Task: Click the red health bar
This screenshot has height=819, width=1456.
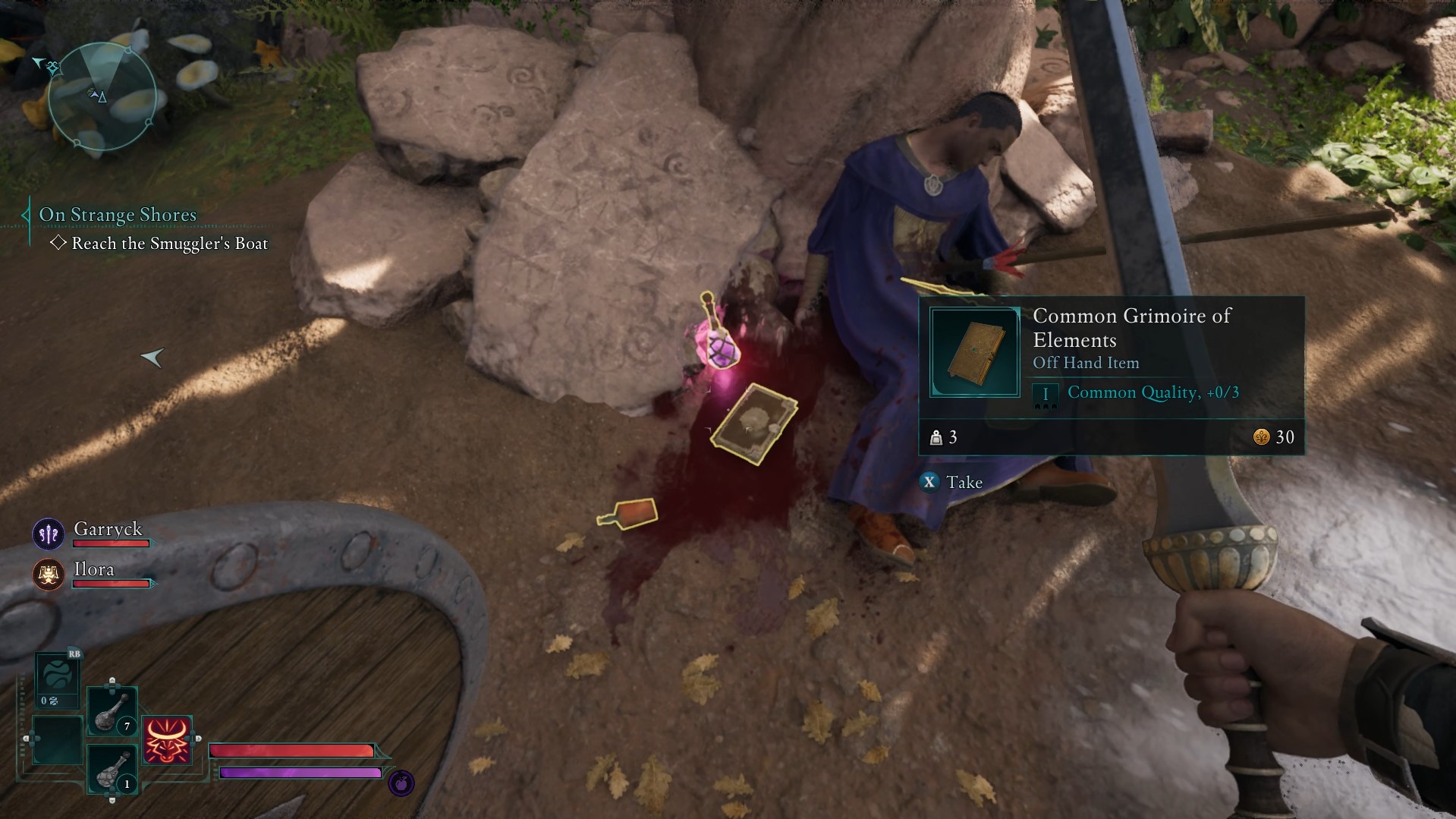Action: [292, 750]
